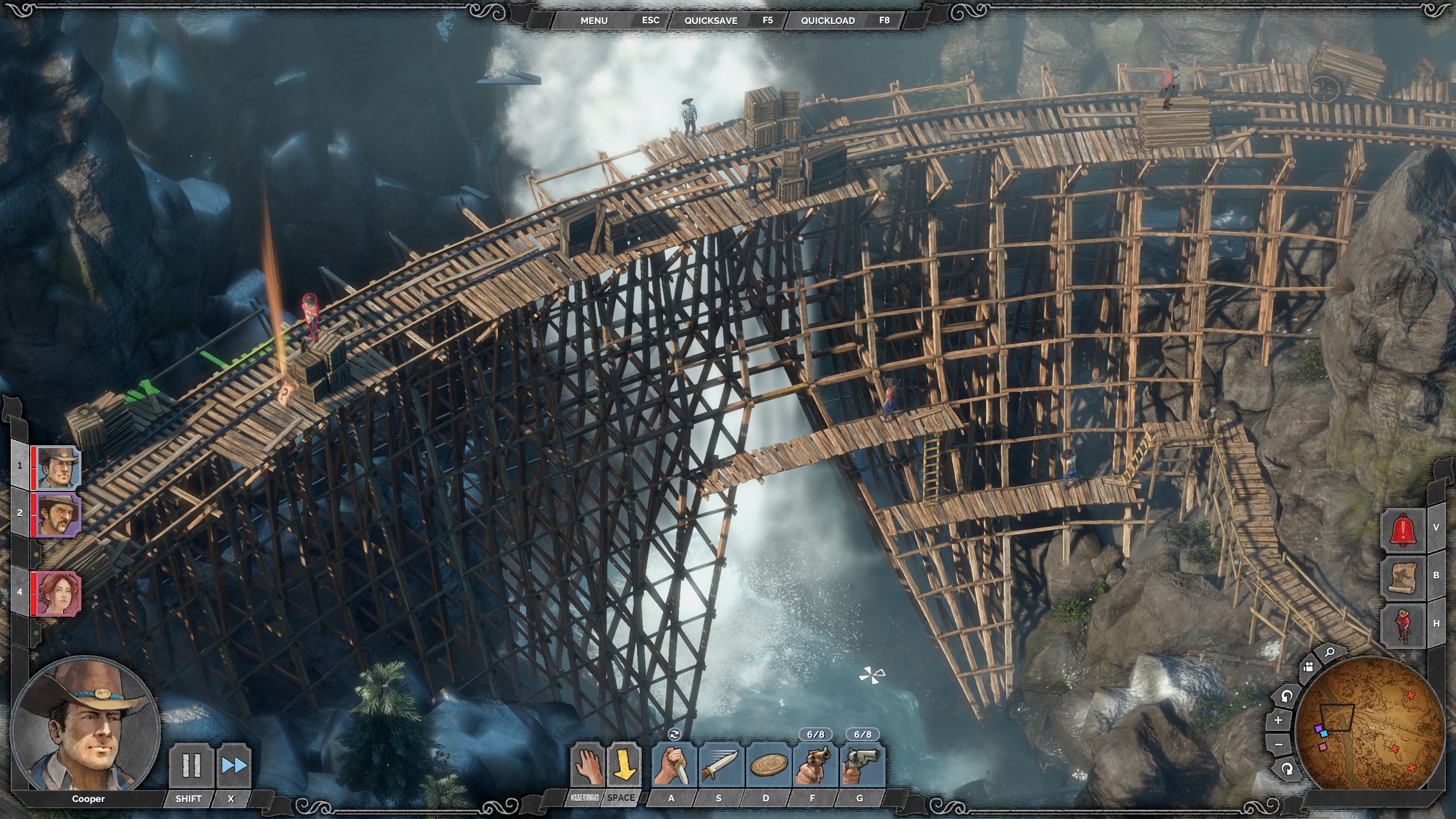Choose the second revolver on key G
Image resolution: width=1456 pixels, height=819 pixels.
point(862,766)
